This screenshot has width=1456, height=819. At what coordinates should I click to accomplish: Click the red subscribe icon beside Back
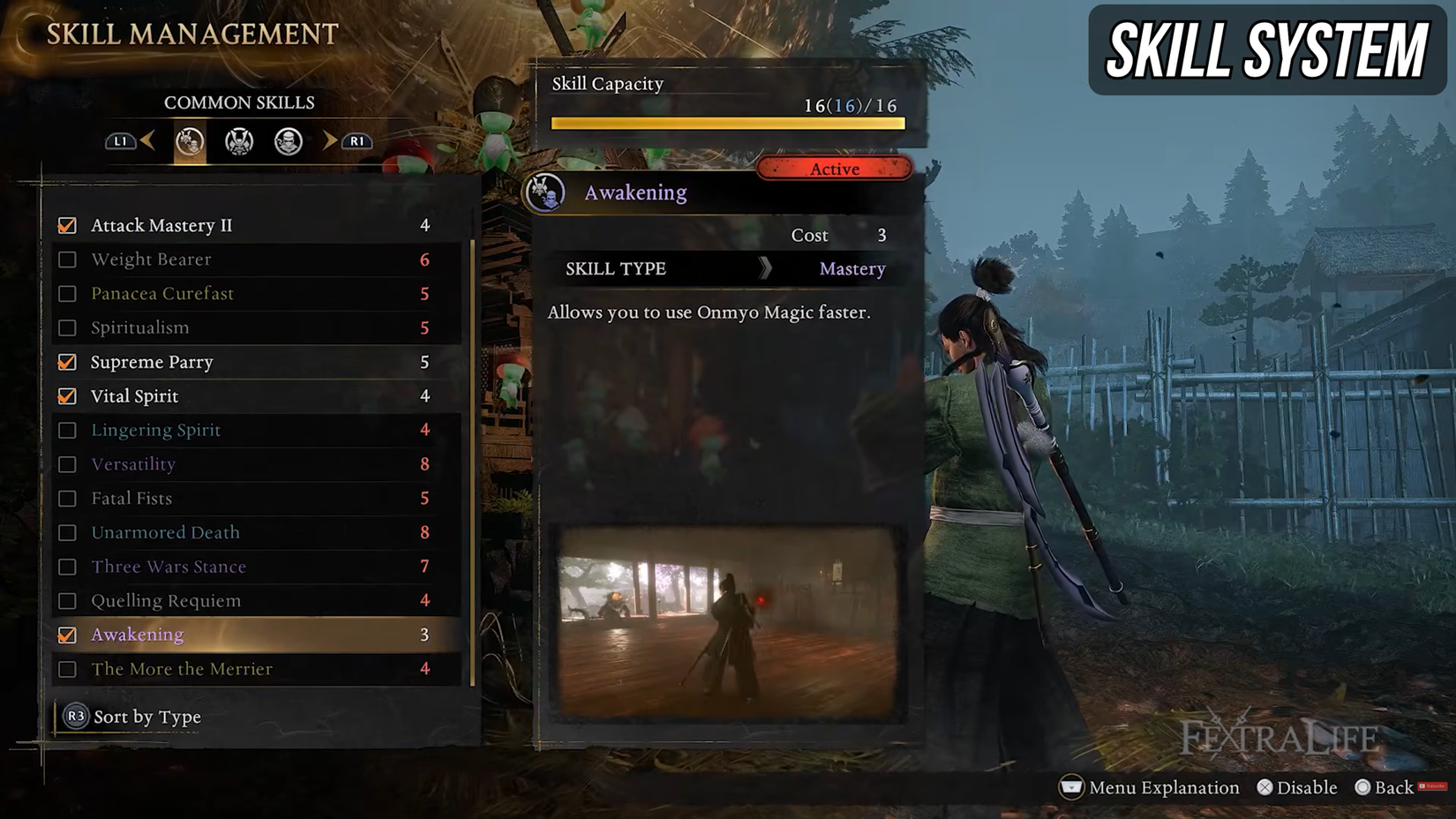click(x=1434, y=787)
